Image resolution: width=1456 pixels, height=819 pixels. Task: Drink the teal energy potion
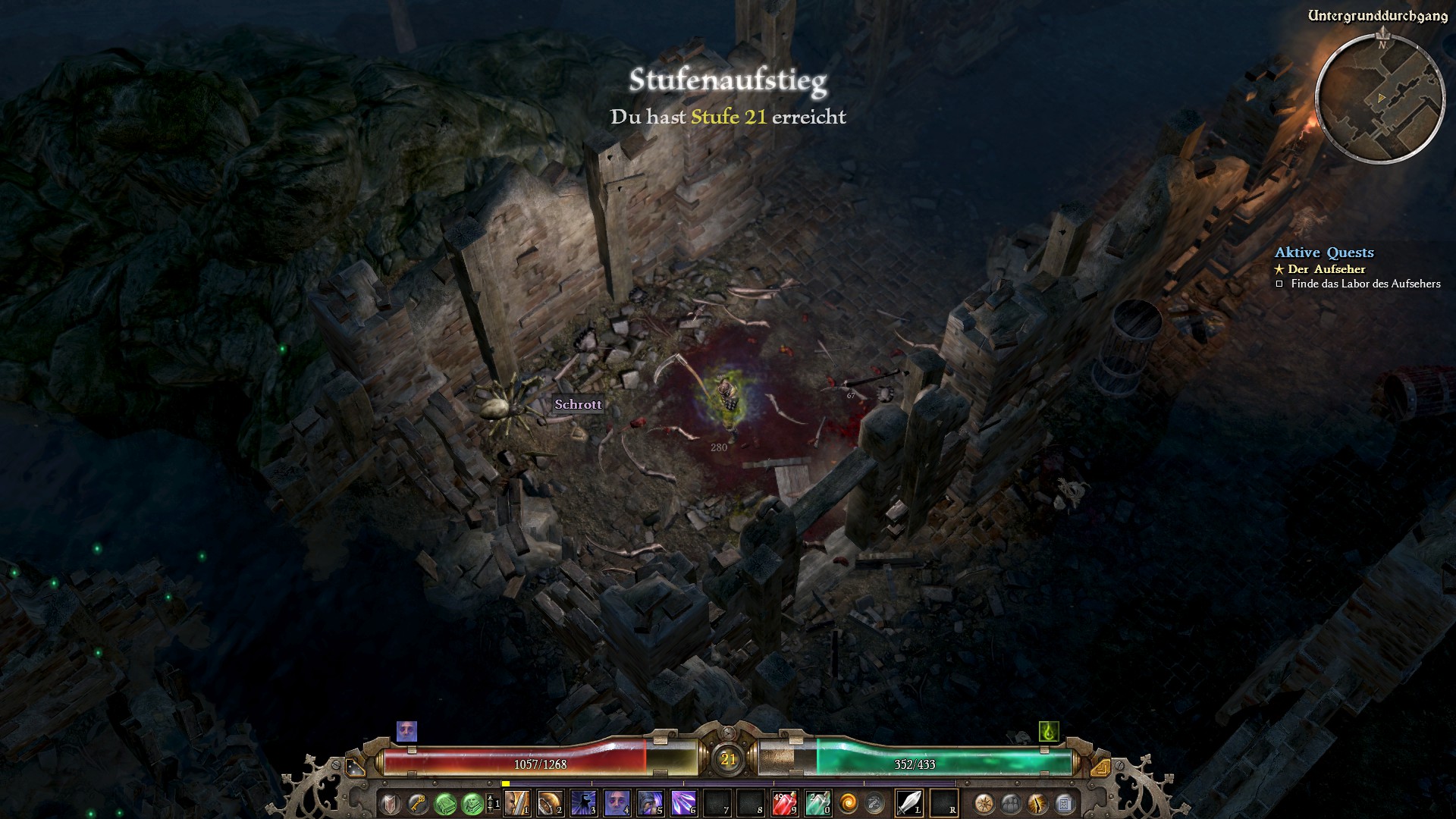pos(817,802)
